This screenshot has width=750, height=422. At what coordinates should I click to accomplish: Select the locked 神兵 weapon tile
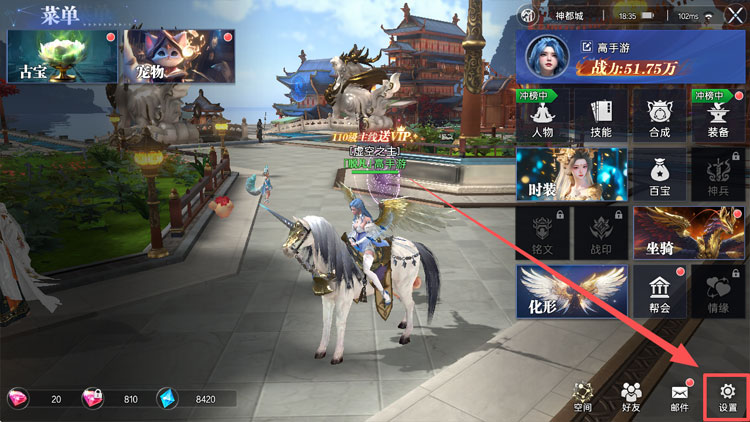tap(717, 174)
